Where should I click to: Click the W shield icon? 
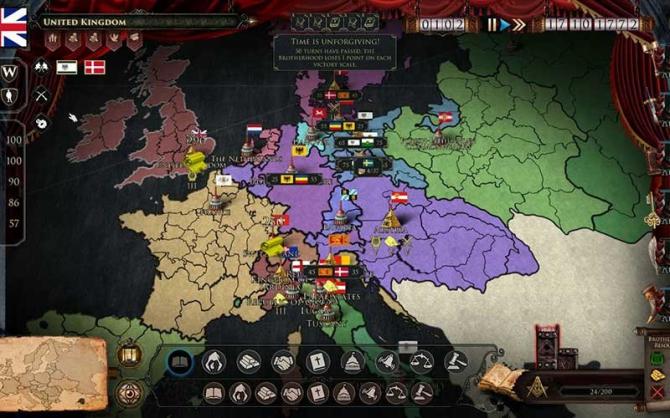pyautogui.click(x=11, y=72)
